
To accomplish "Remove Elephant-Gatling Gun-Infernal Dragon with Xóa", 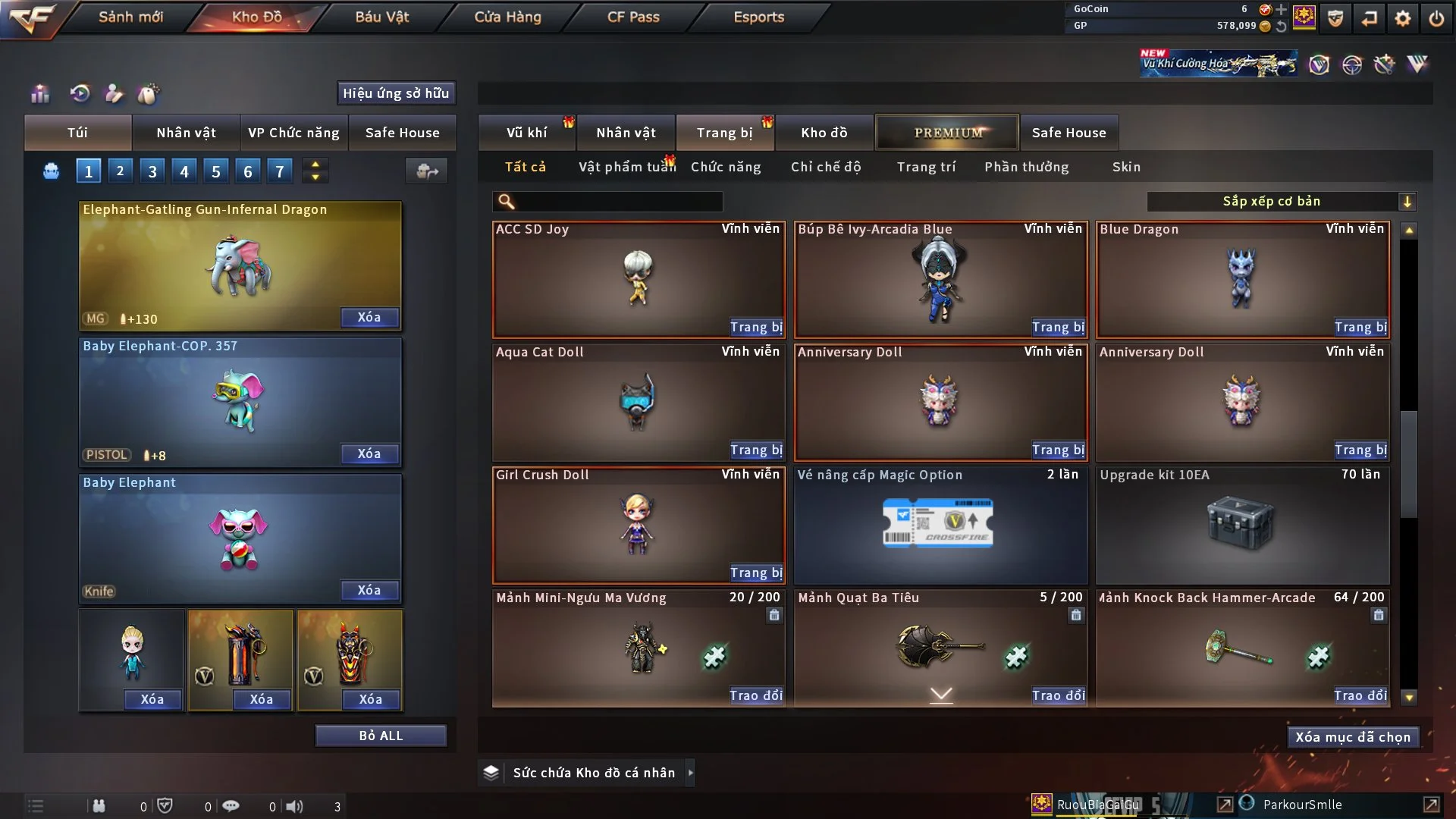I will pos(369,318).
